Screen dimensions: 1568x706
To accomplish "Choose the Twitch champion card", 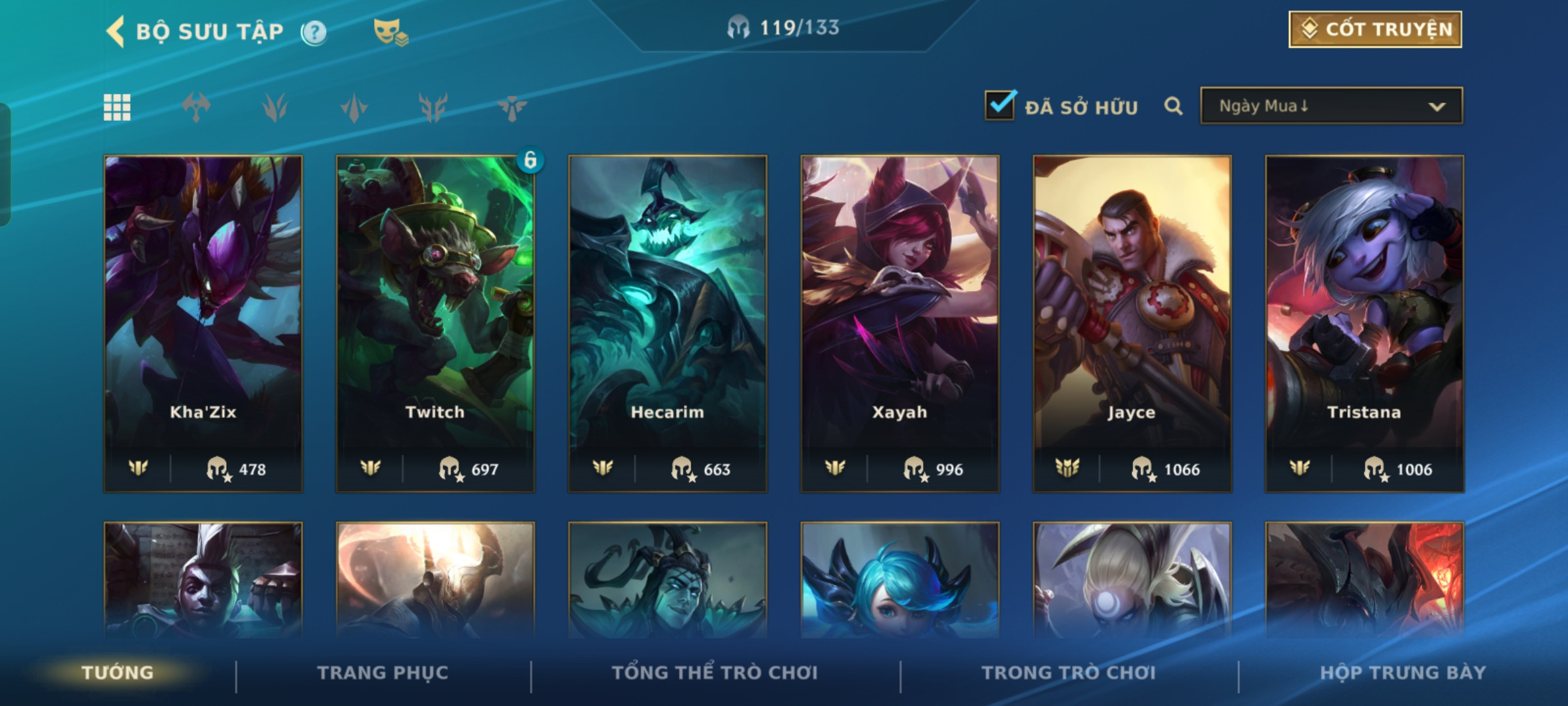I will click(x=435, y=323).
